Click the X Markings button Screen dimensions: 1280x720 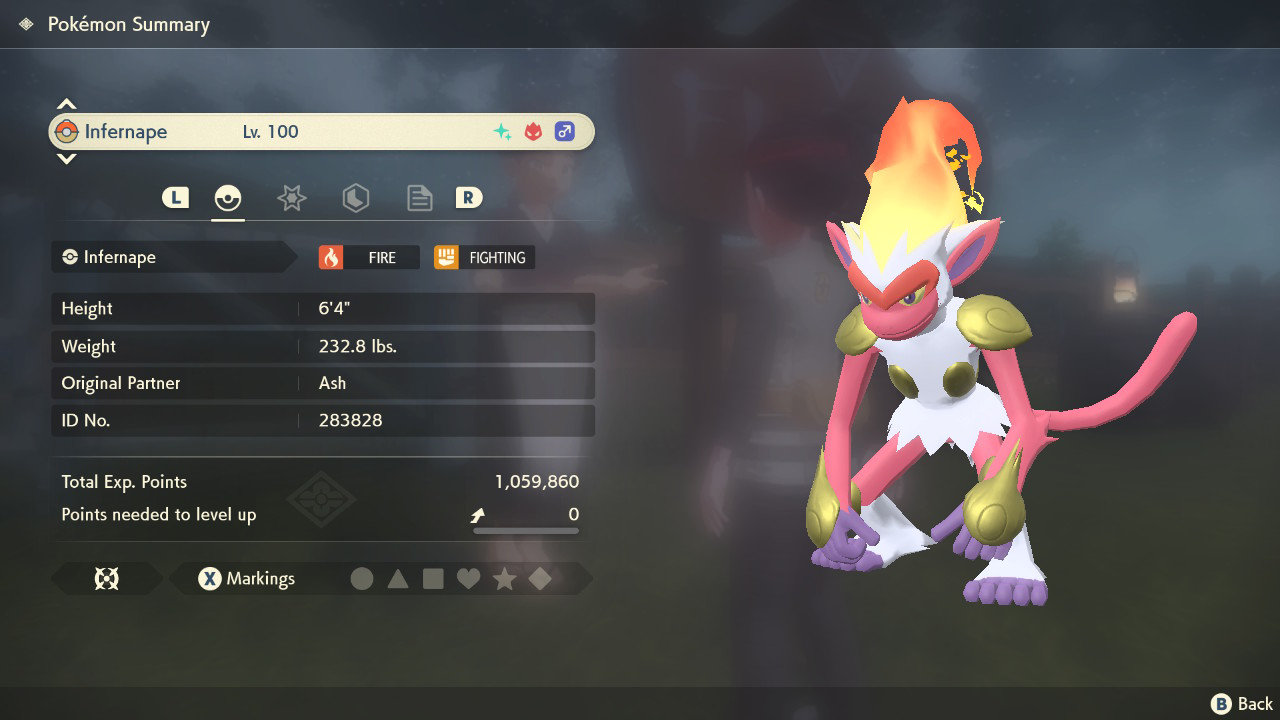[248, 578]
